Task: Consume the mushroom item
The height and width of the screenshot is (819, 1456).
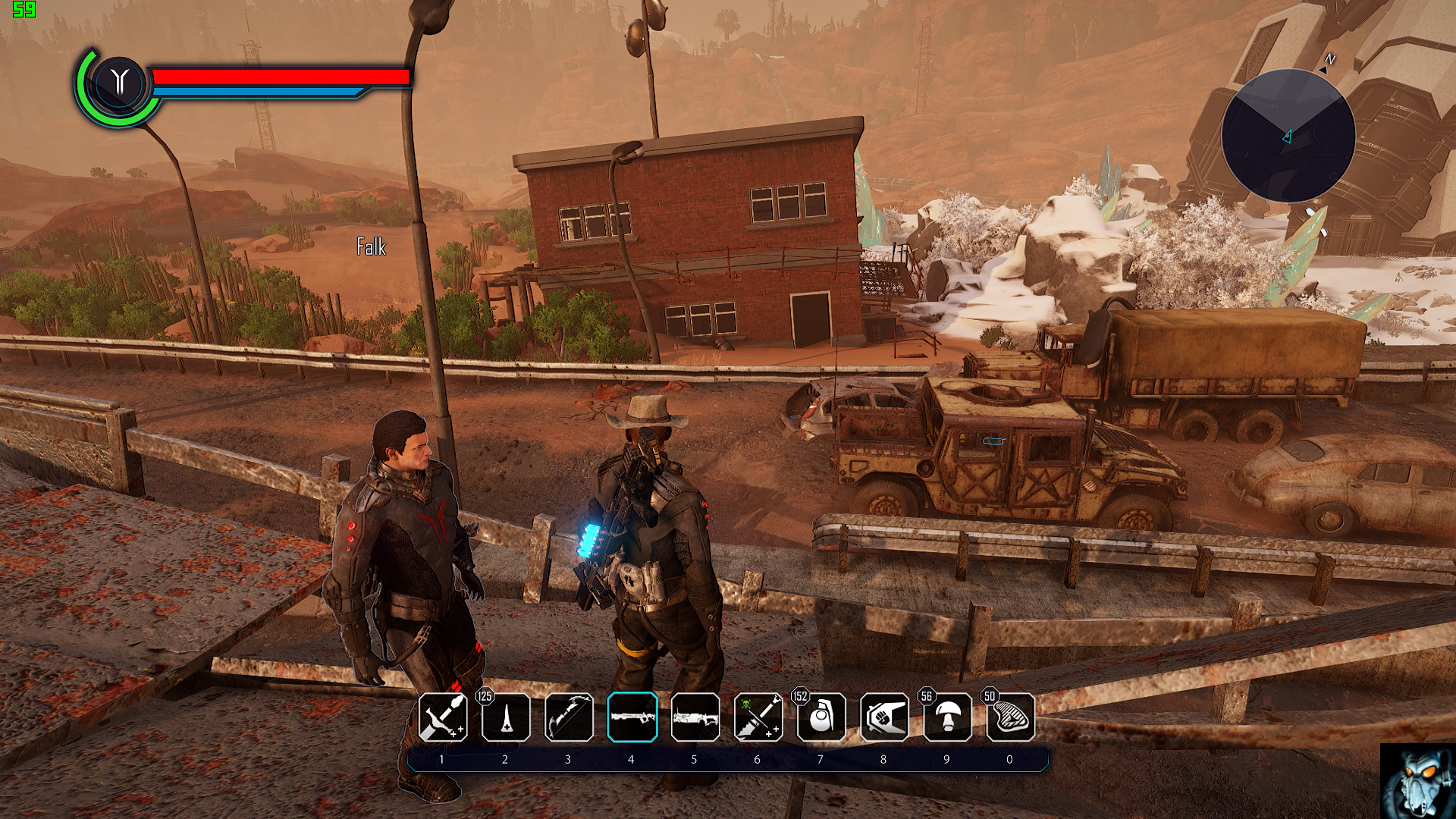Action: coord(947,717)
